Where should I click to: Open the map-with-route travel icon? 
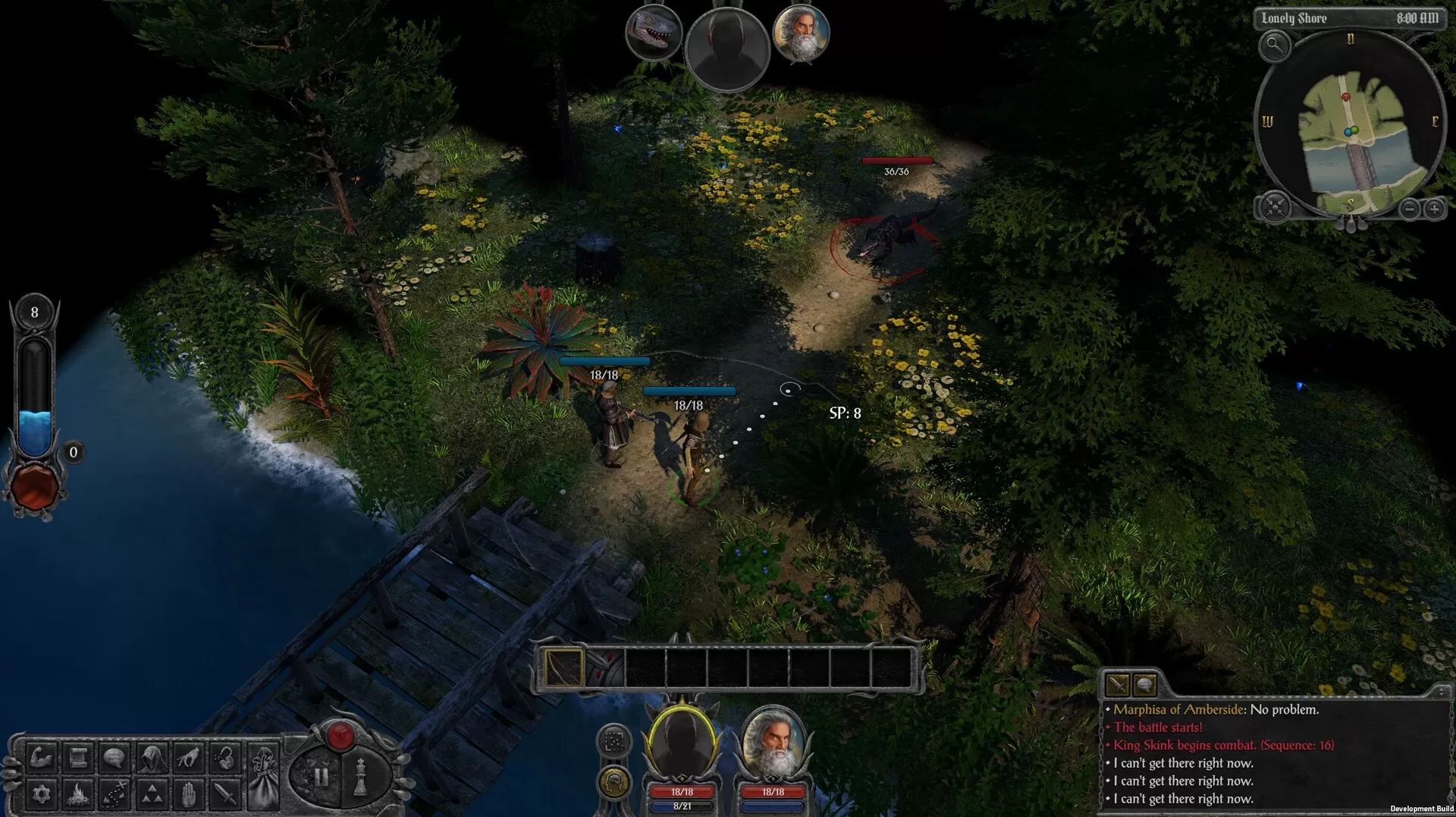114,796
